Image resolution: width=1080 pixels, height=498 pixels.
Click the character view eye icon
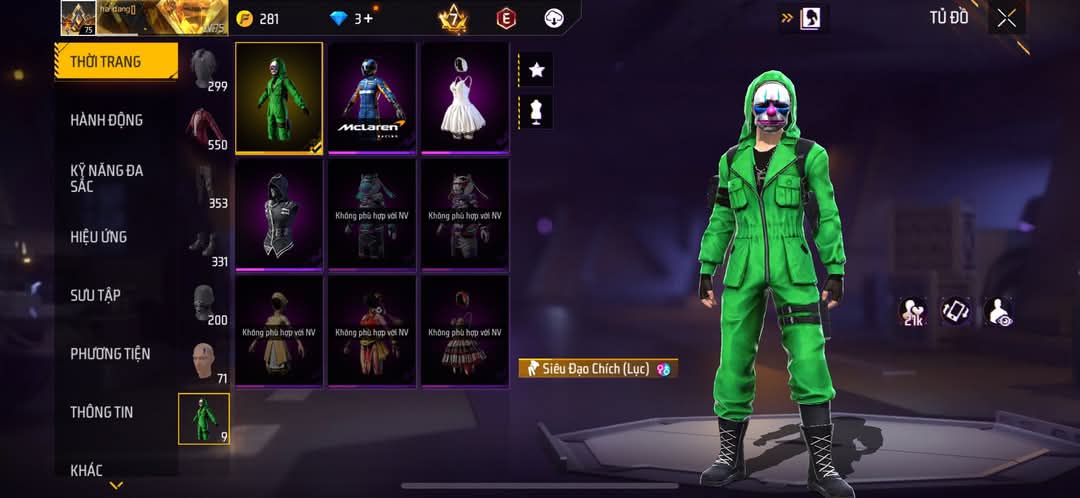(998, 312)
